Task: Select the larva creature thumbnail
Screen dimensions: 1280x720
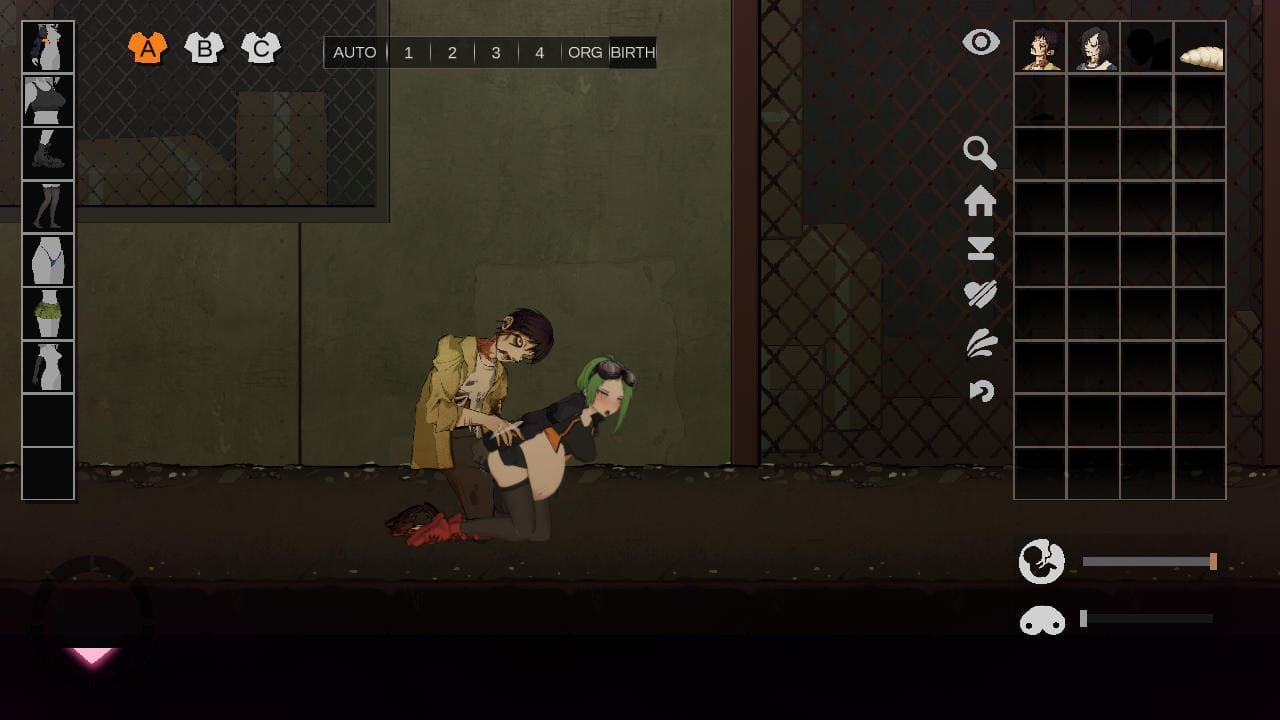Action: point(1199,47)
